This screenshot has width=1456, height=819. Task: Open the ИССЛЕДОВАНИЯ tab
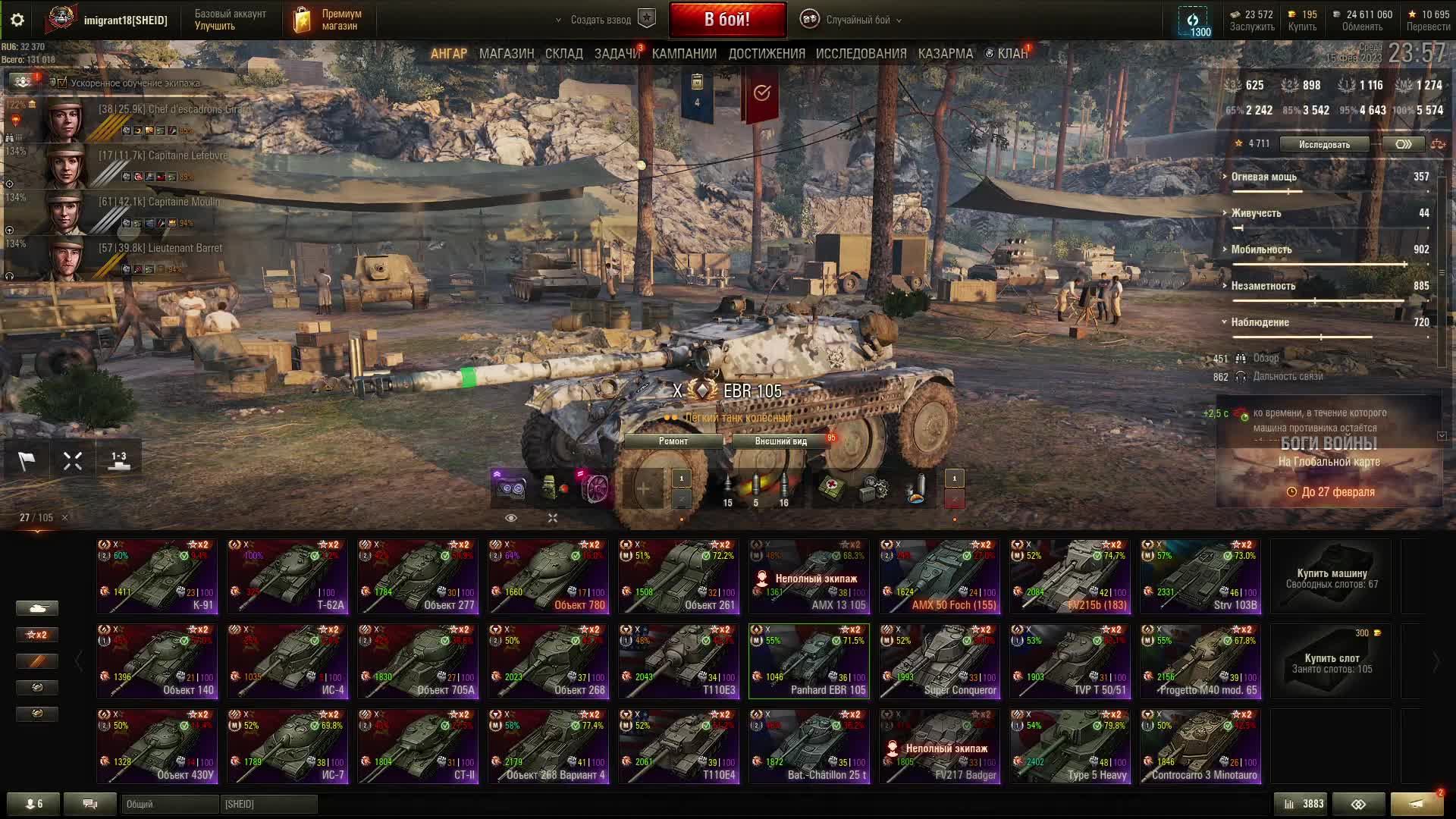[x=861, y=54]
